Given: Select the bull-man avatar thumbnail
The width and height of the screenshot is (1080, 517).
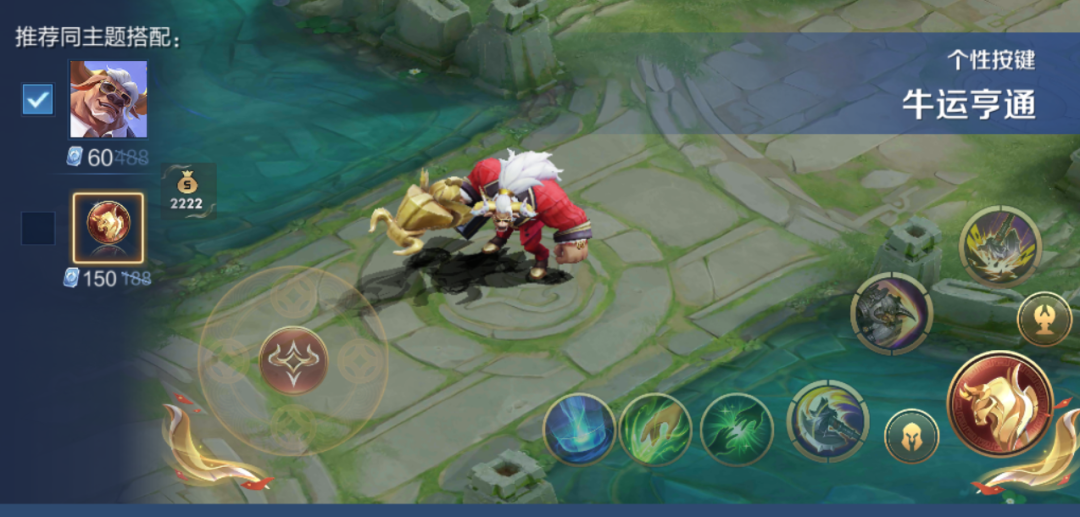Looking at the screenshot, I should pos(108,99).
